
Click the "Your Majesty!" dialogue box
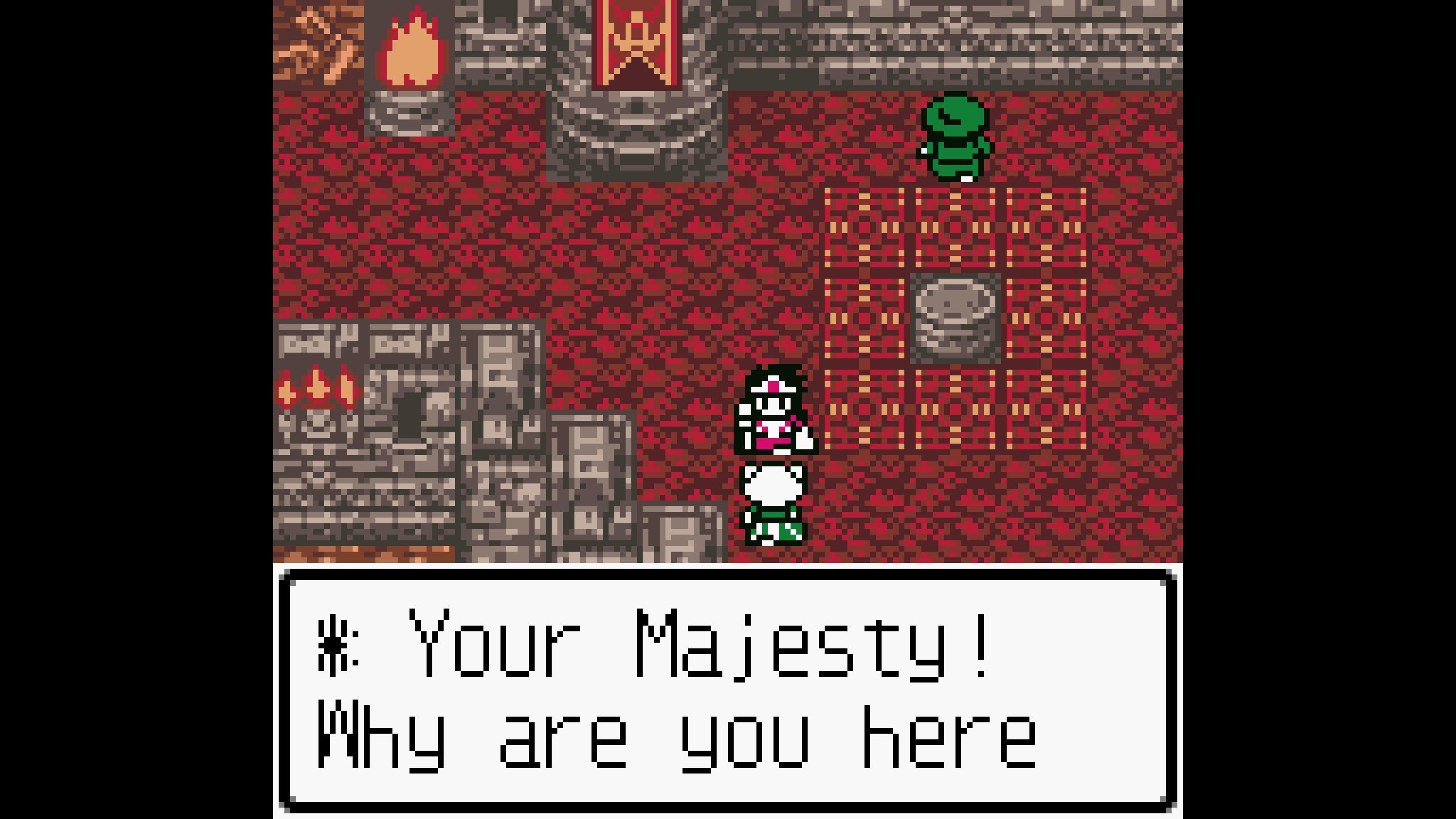click(727, 690)
